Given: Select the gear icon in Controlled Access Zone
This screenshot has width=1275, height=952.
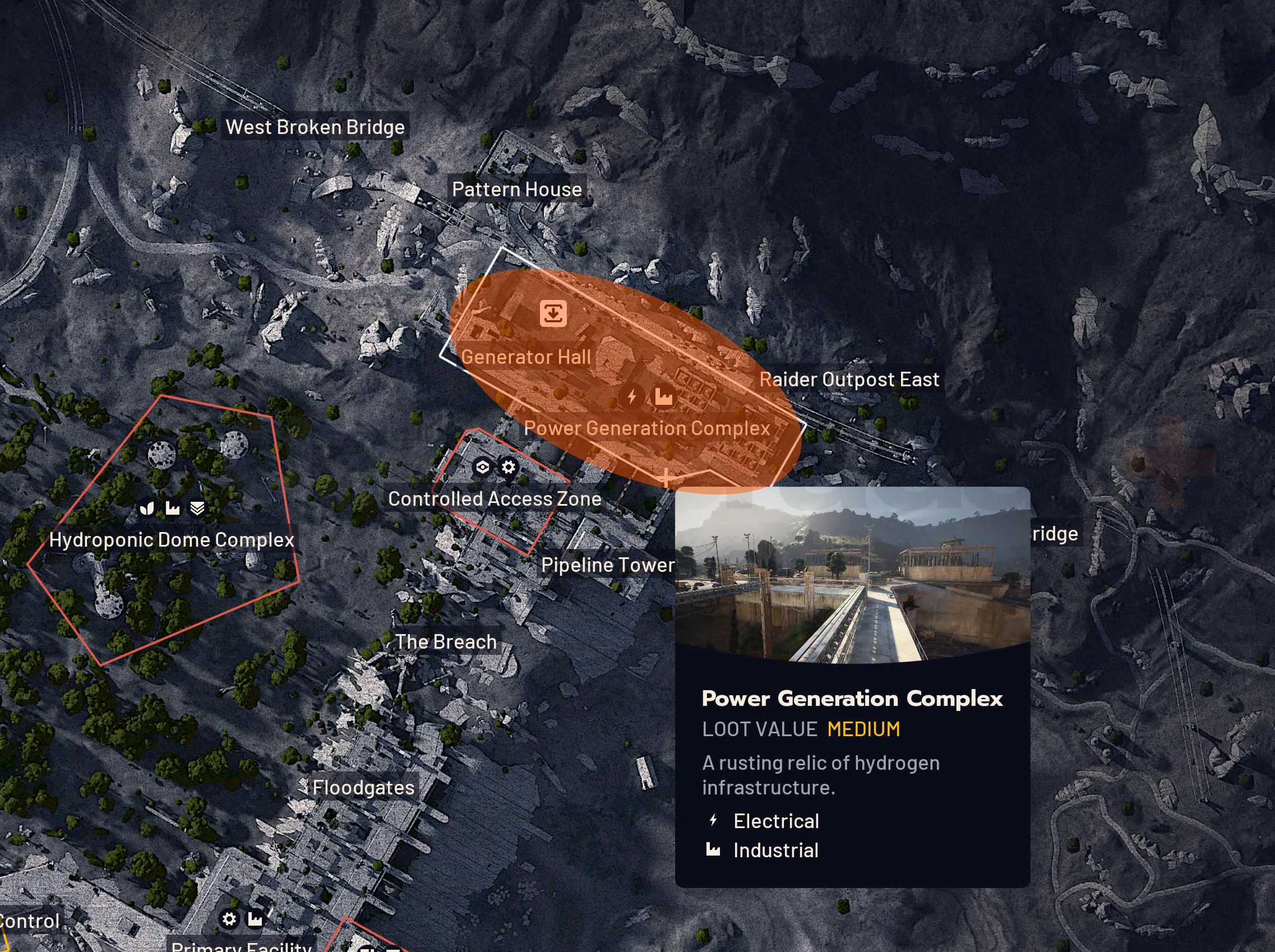Looking at the screenshot, I should pos(507,469).
